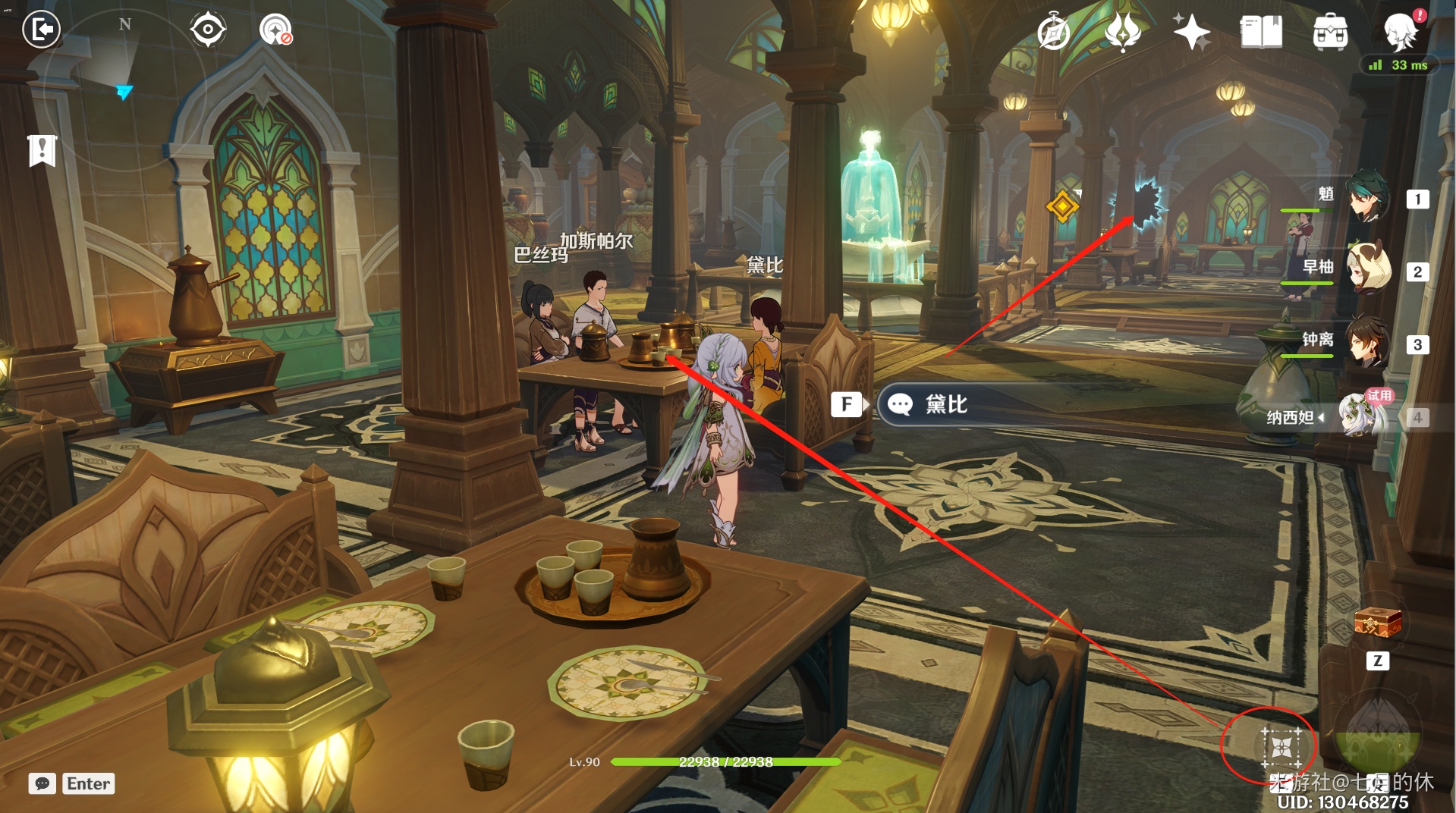Switch to party member 早柚
Image resolution: width=1456 pixels, height=813 pixels.
pyautogui.click(x=1368, y=270)
